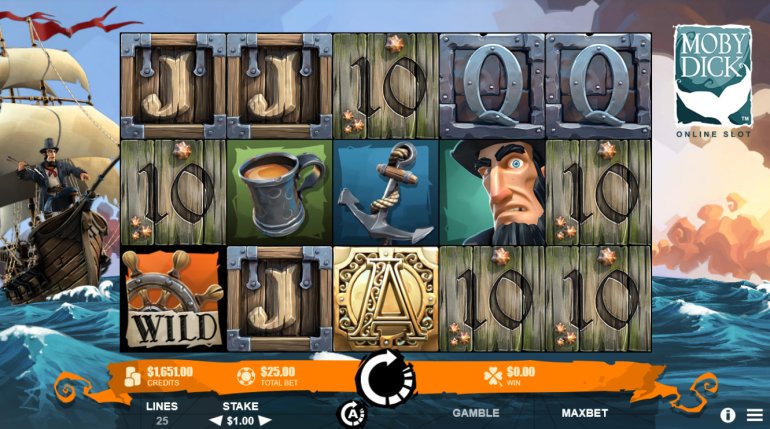
Task: Select MAXBET
Action: click(x=584, y=412)
